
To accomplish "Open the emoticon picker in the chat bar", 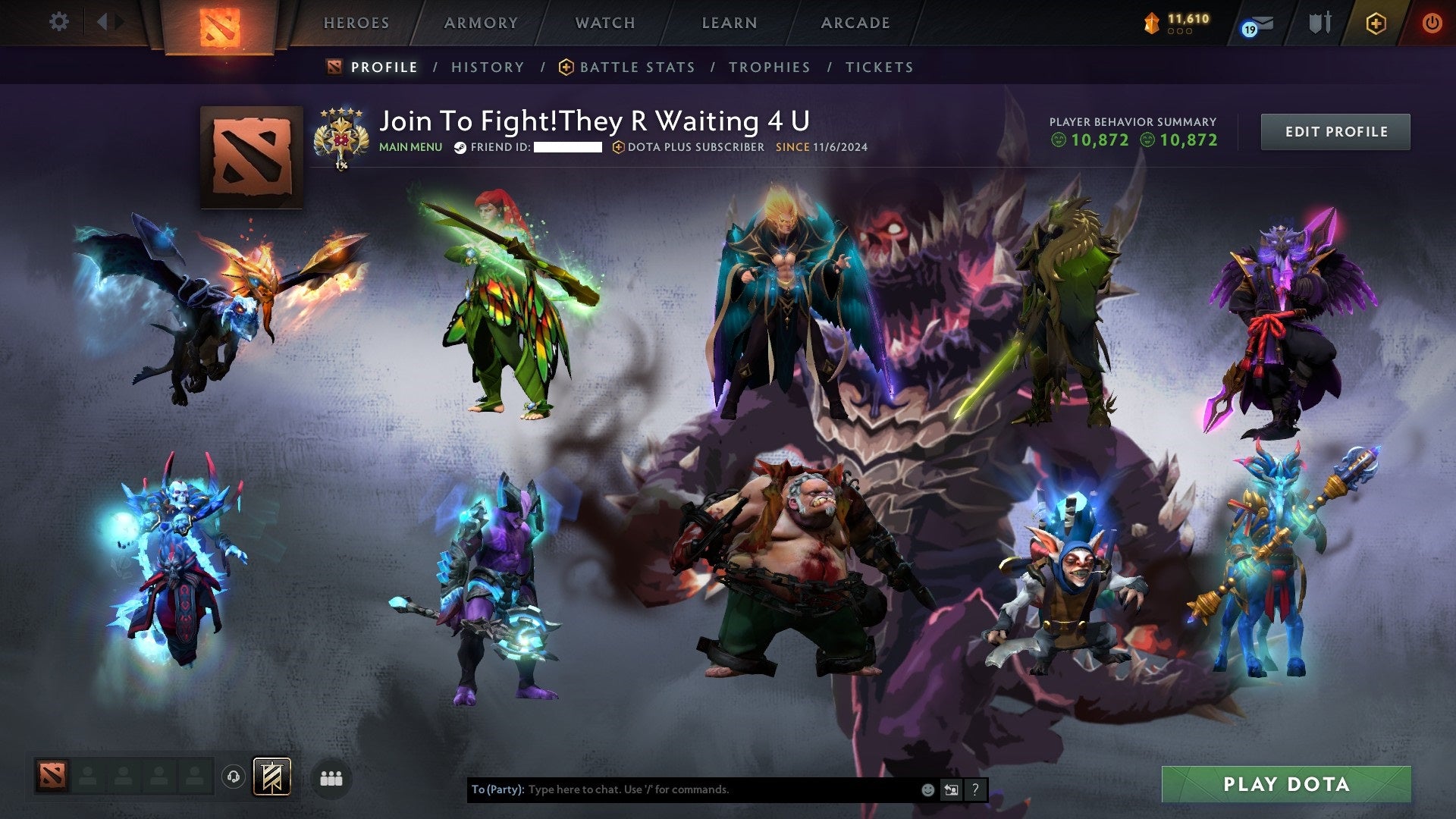I will [927, 789].
